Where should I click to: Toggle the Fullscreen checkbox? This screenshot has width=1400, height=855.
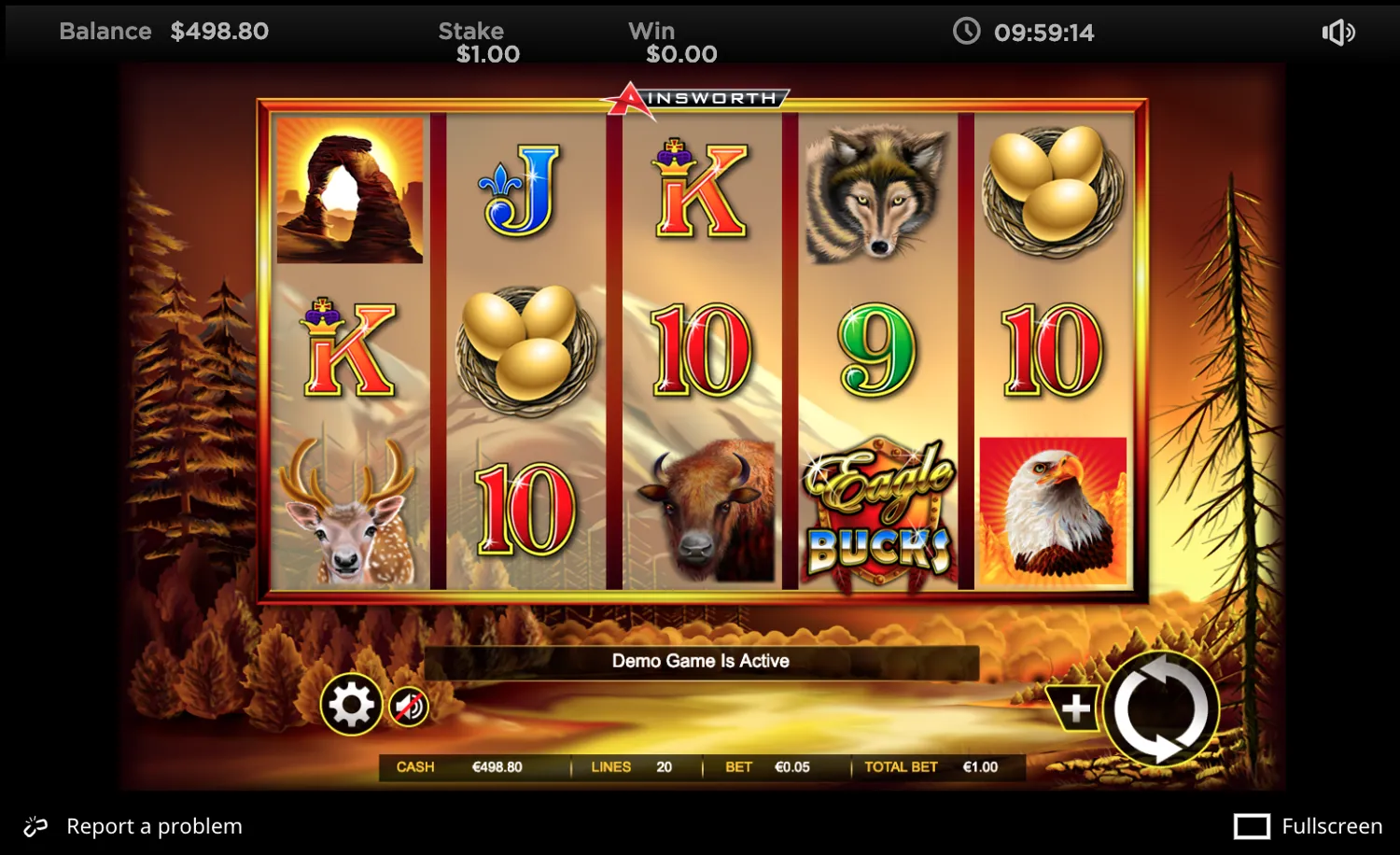pos(1254,825)
